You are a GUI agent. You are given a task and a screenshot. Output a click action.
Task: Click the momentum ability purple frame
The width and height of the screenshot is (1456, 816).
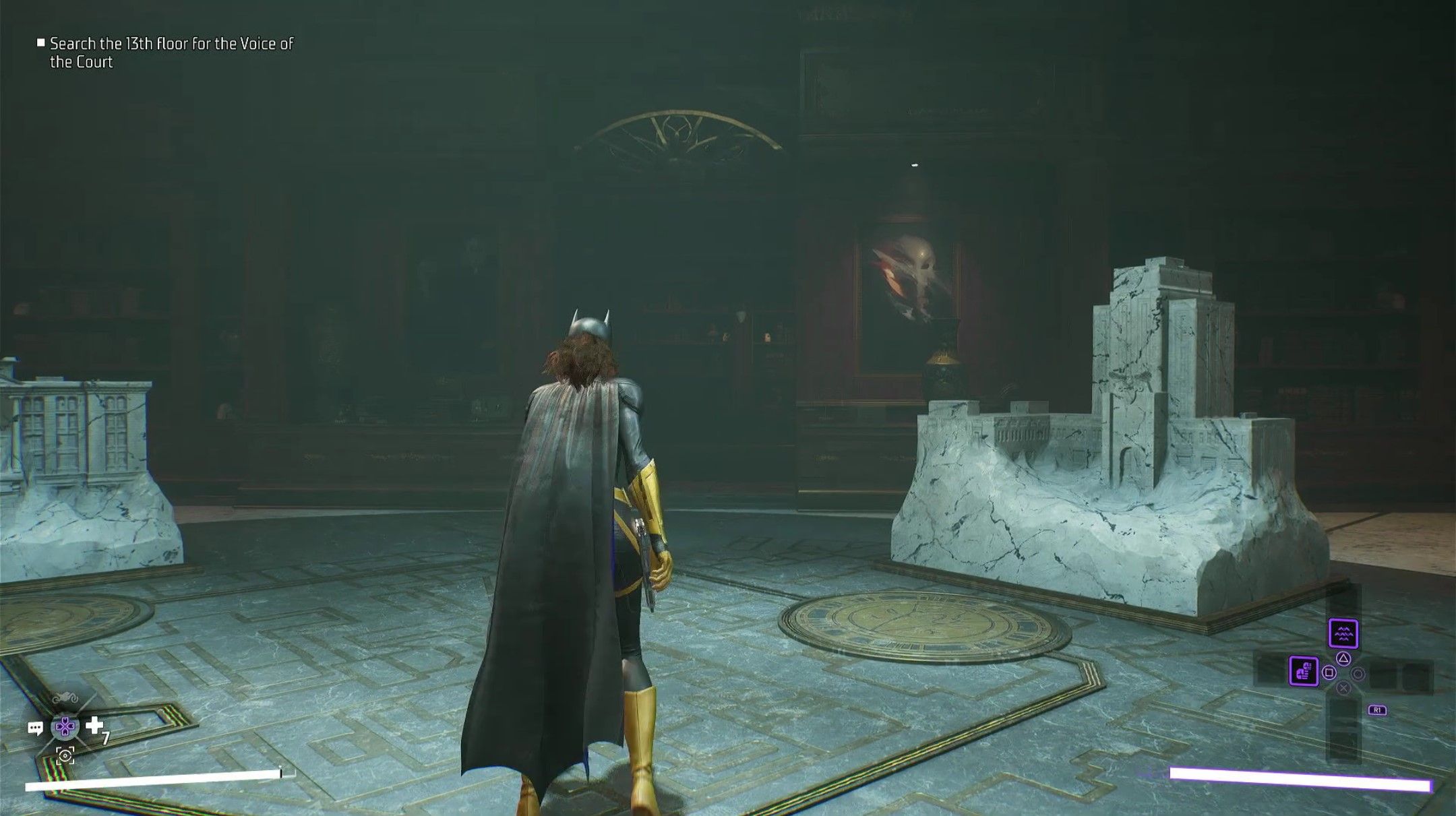[1304, 670]
